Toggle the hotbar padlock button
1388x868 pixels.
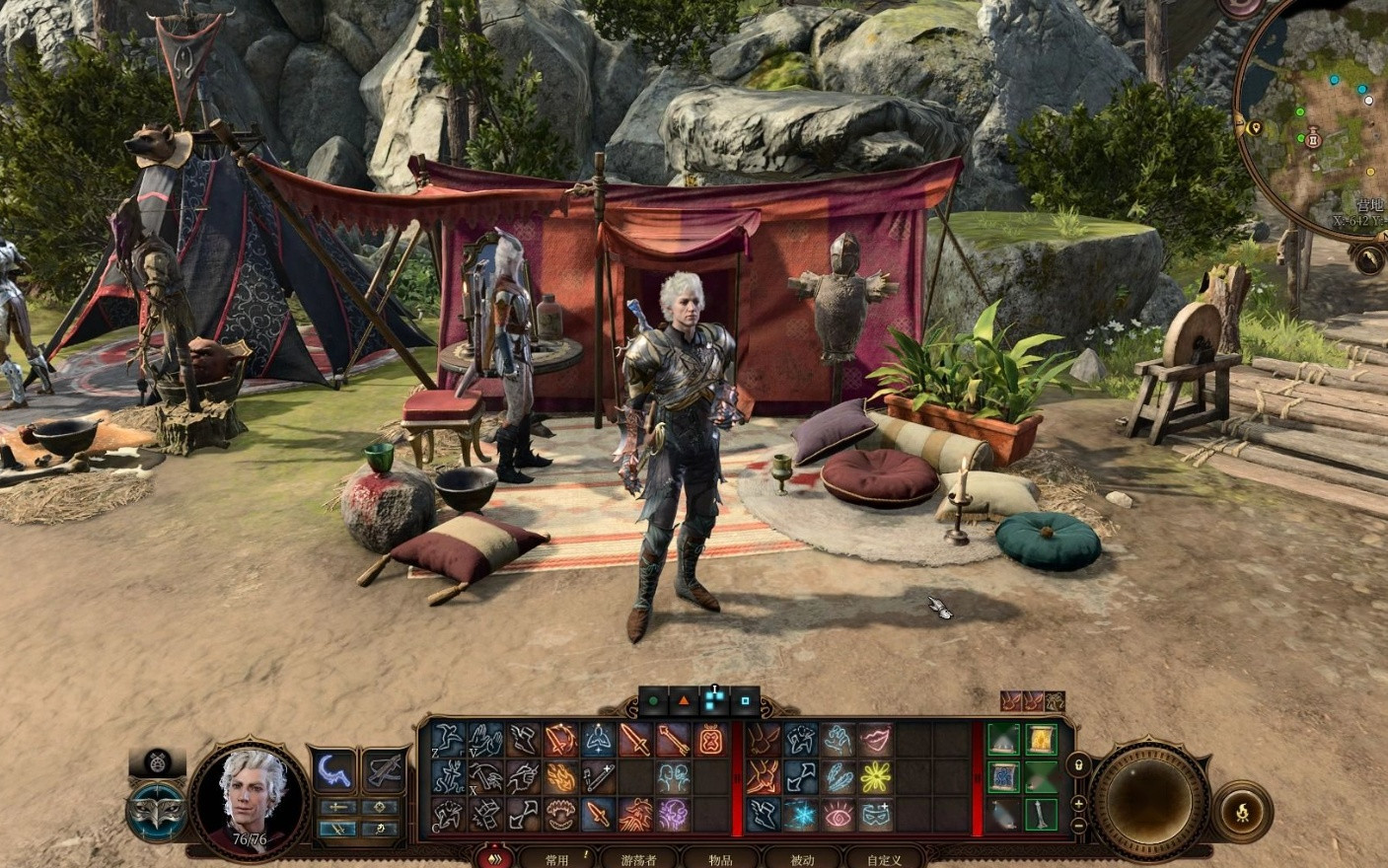(1080, 765)
